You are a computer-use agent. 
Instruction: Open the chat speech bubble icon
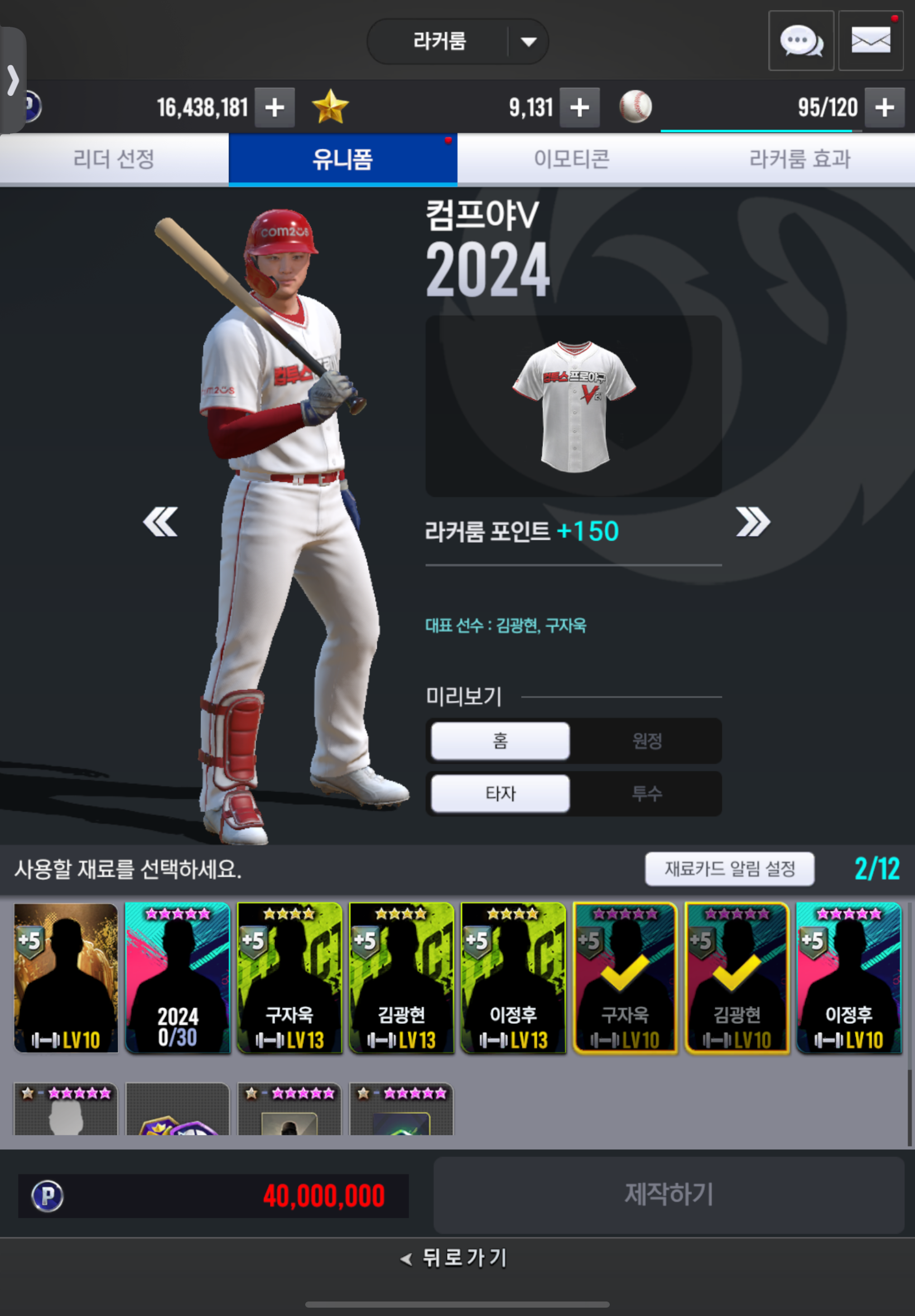coord(800,41)
